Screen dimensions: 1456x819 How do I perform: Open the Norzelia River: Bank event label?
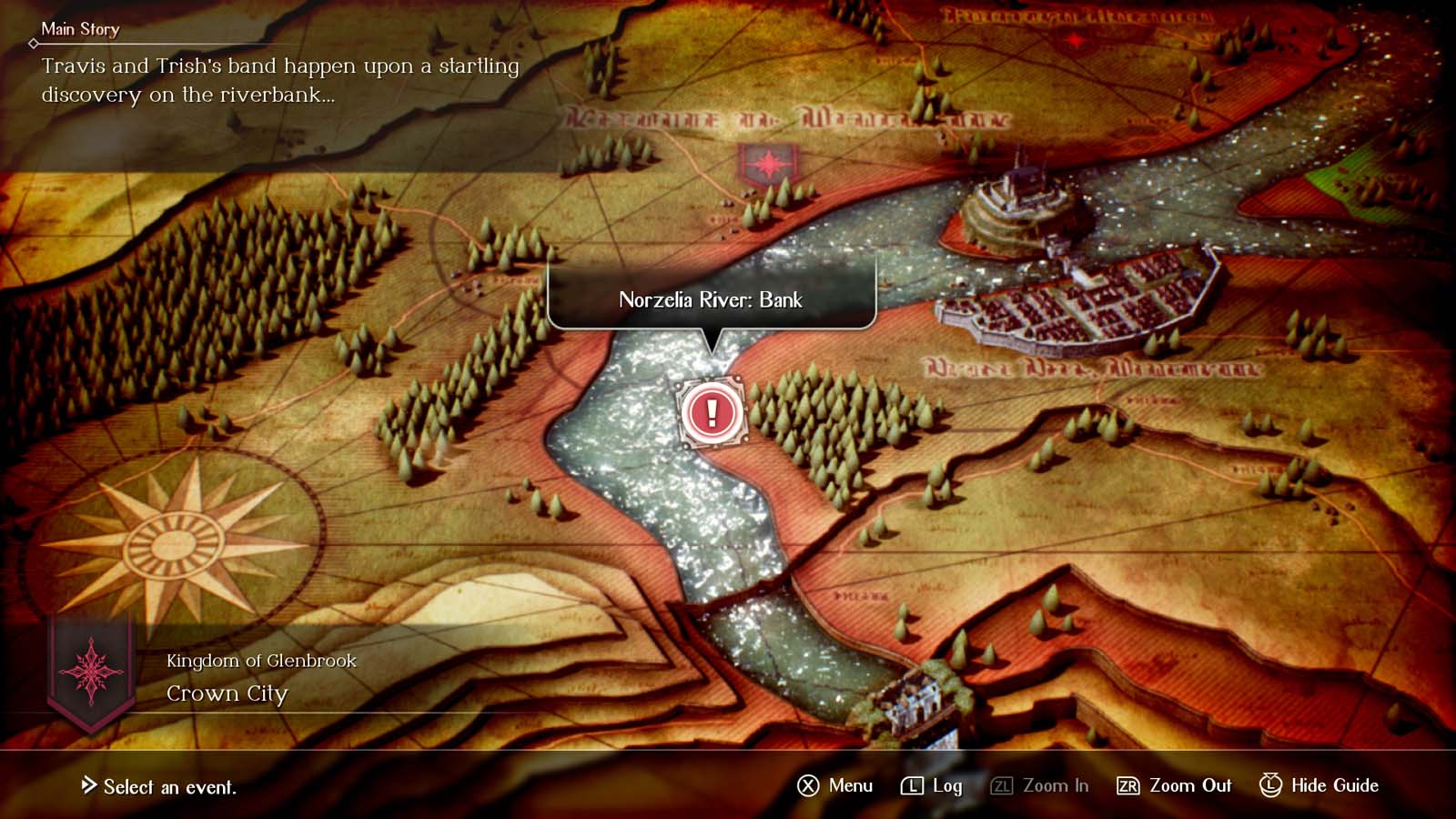[711, 299]
